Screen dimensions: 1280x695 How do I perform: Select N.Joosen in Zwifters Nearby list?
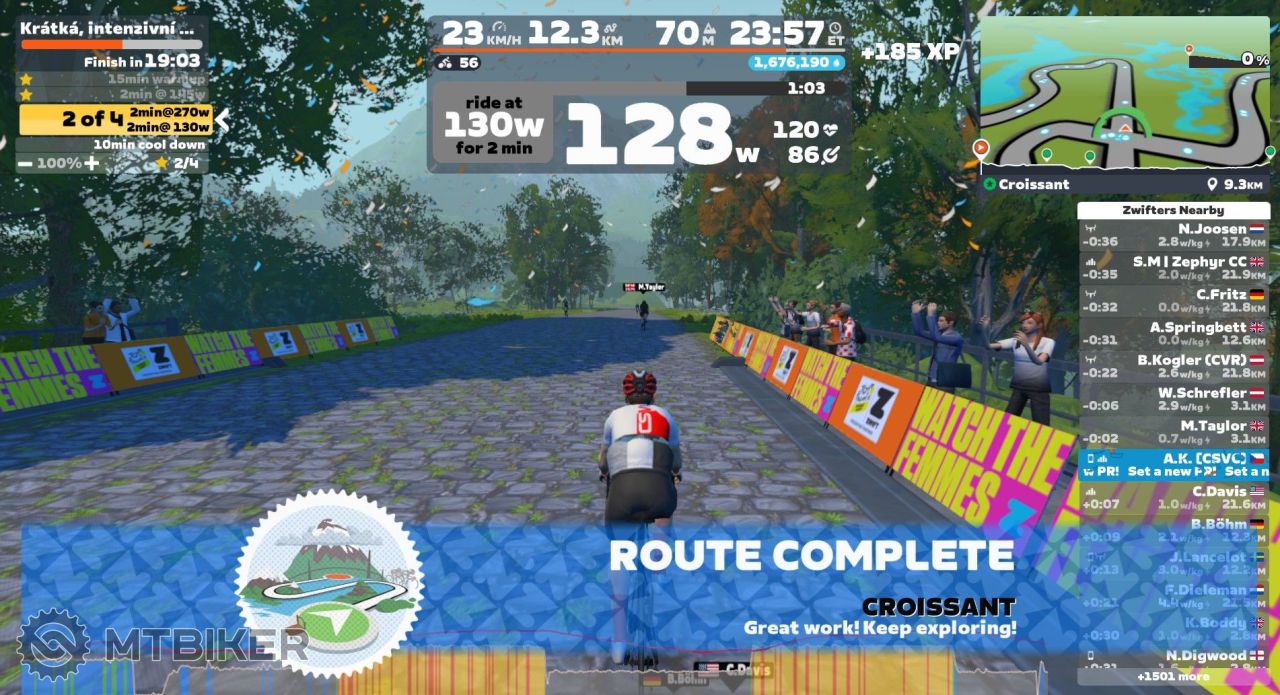tap(1173, 235)
